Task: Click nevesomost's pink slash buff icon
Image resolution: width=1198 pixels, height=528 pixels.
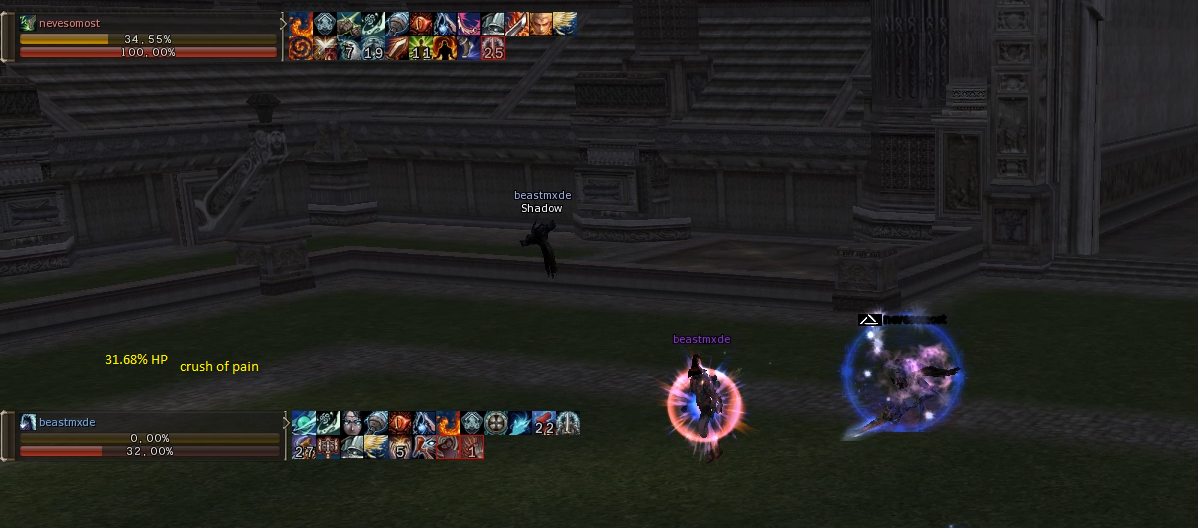Action: pos(469,24)
